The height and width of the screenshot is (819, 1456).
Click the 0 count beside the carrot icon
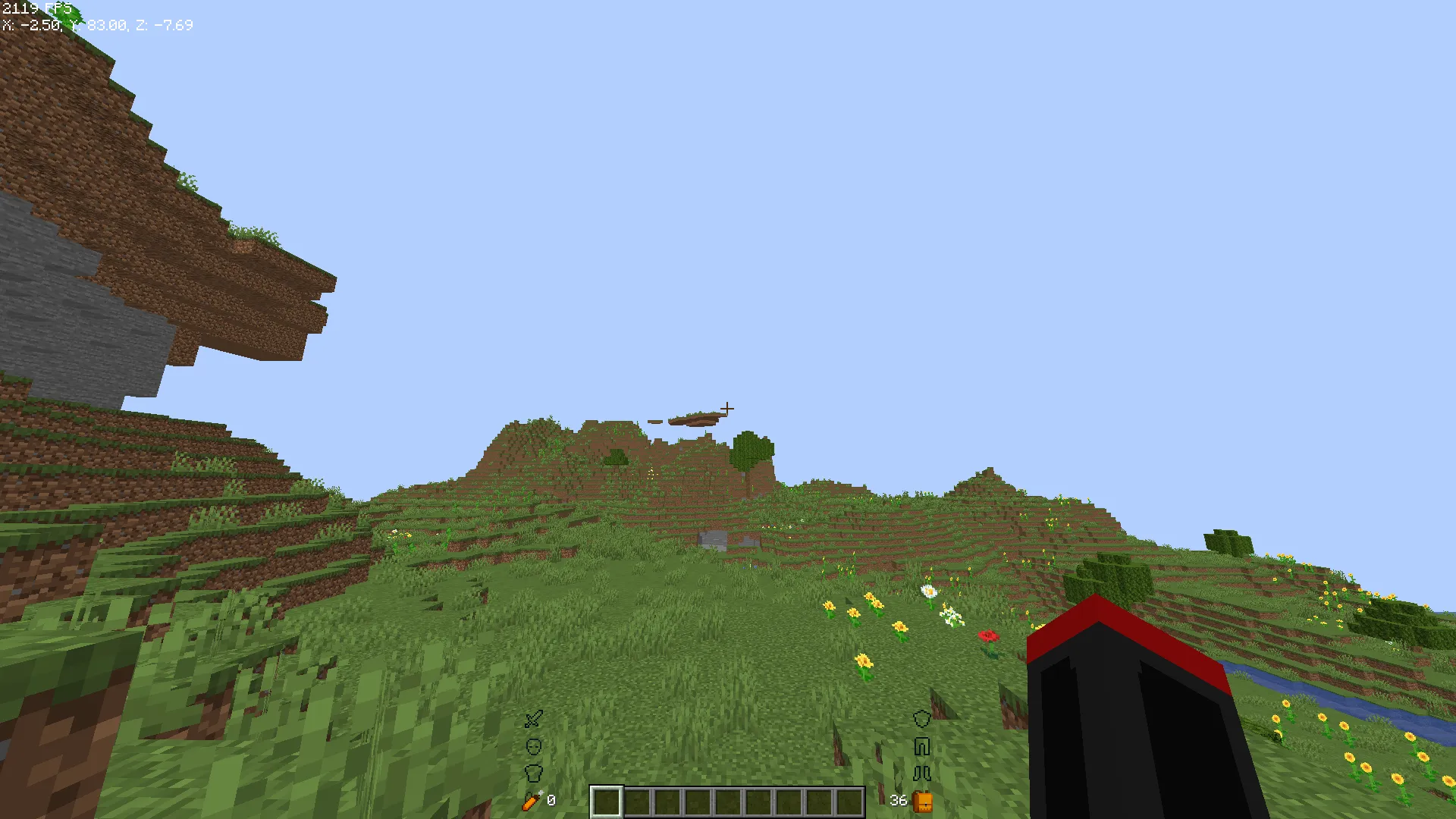coord(551,799)
